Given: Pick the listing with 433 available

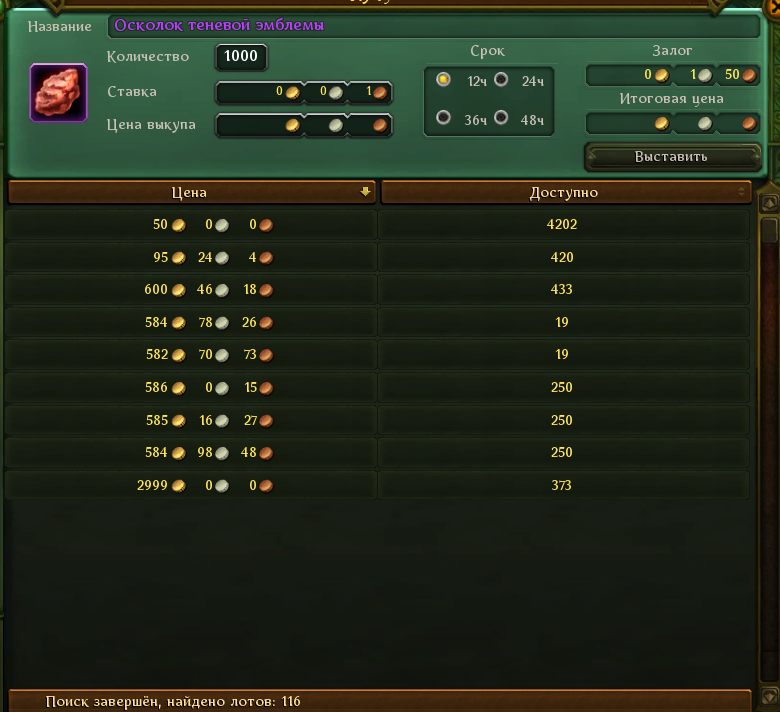Looking at the screenshot, I should coord(378,290).
